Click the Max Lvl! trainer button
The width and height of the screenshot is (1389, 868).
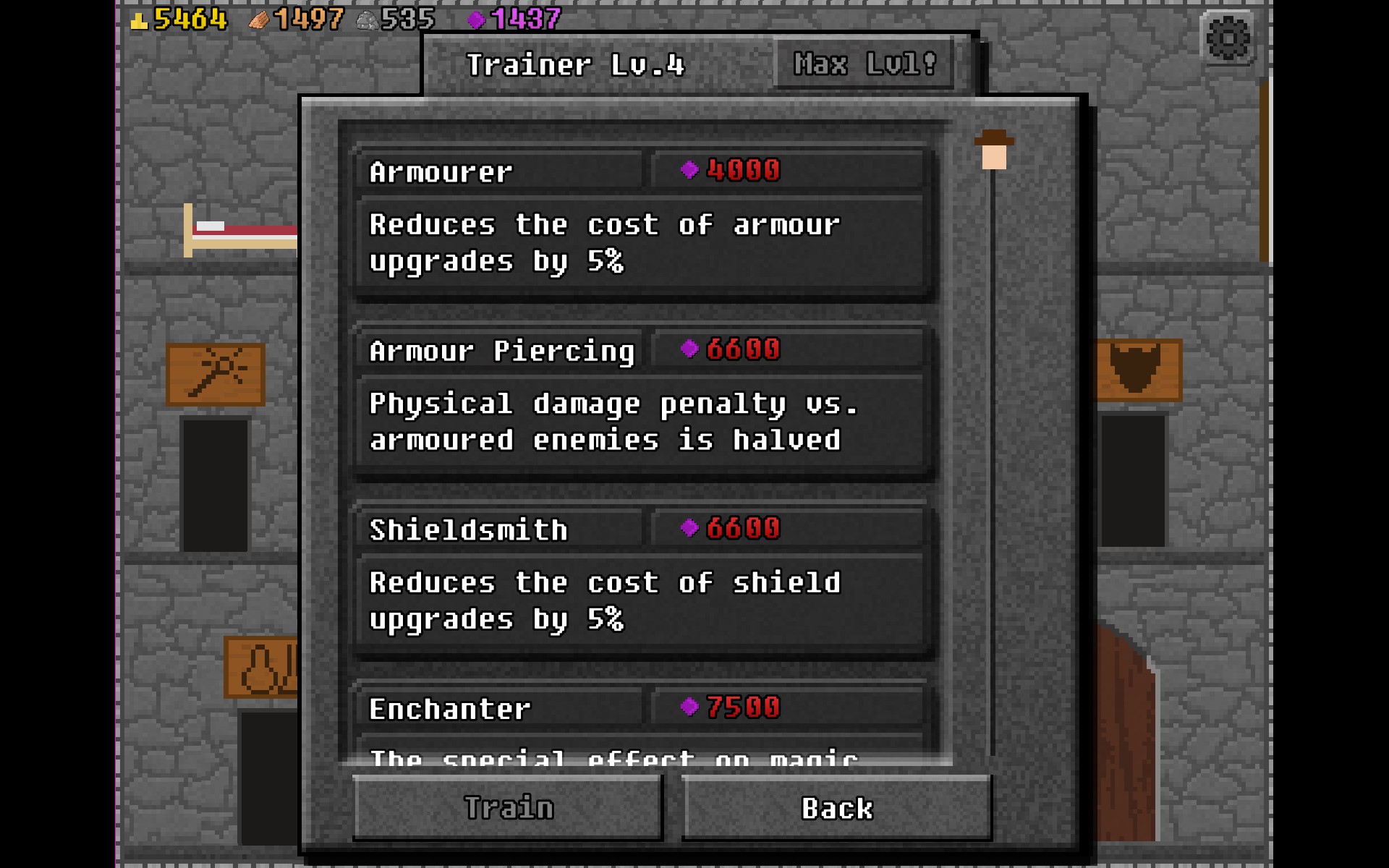864,64
